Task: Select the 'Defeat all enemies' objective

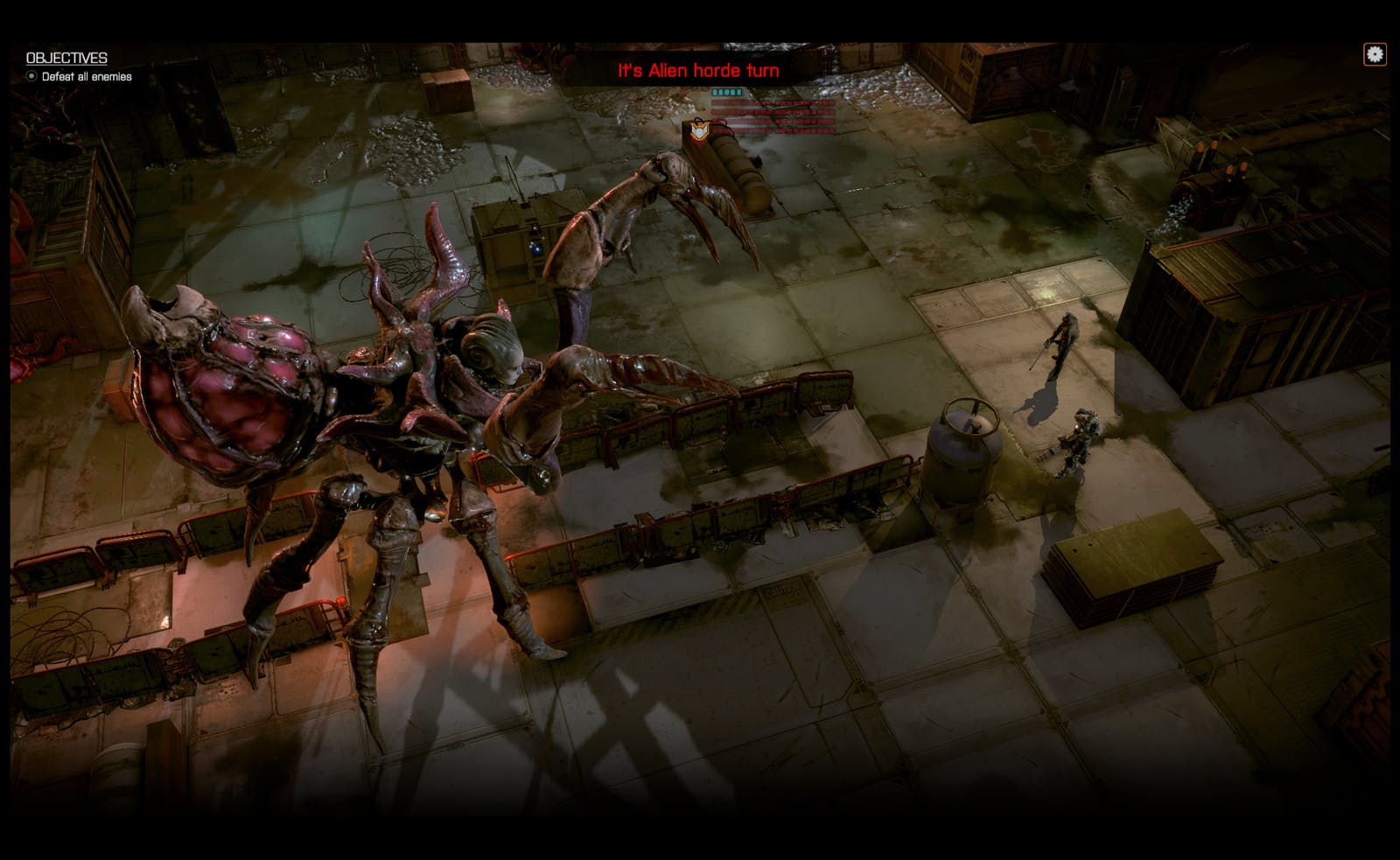Action: point(86,77)
